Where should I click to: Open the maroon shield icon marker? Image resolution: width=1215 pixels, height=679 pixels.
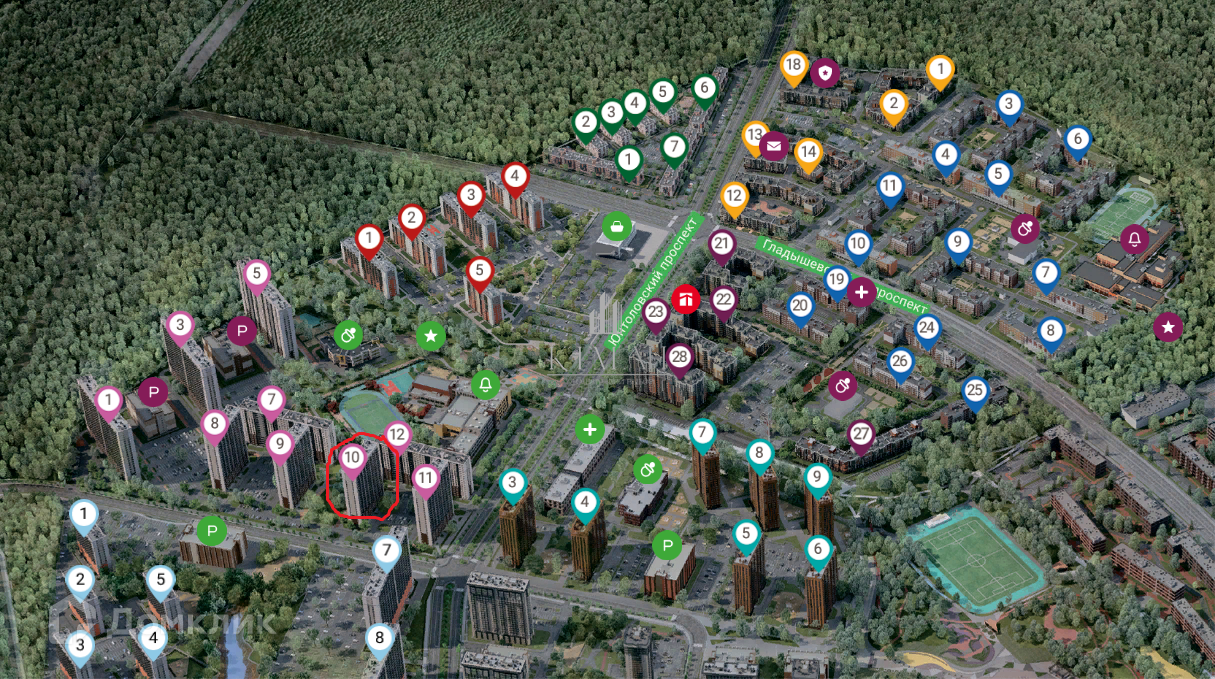tap(825, 73)
